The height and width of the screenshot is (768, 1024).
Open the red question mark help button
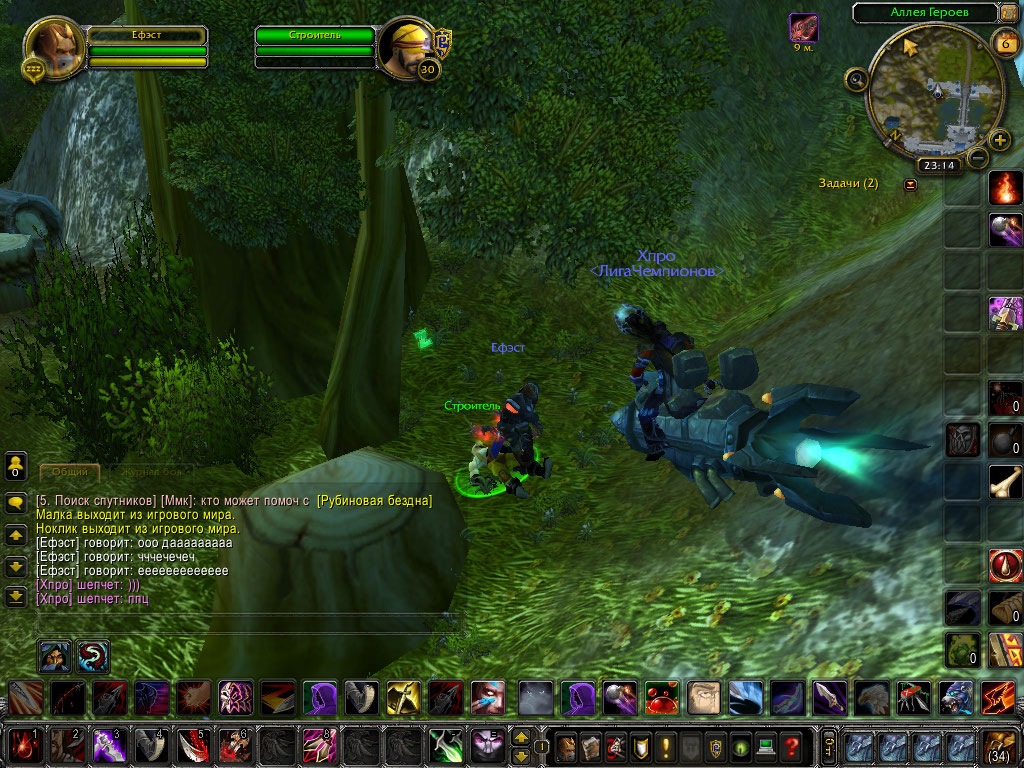[791, 746]
